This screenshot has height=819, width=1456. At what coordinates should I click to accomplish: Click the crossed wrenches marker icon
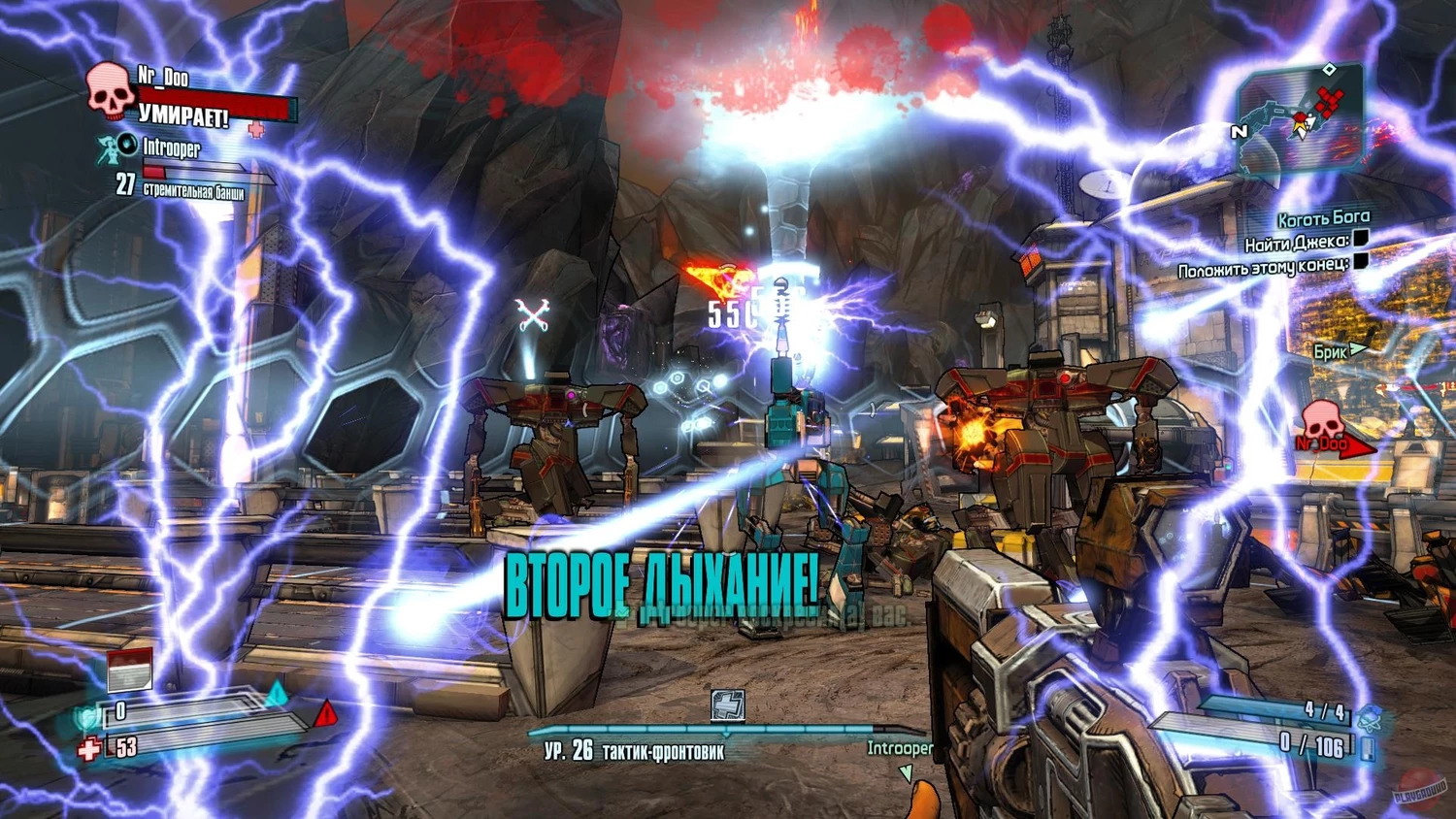click(x=533, y=315)
